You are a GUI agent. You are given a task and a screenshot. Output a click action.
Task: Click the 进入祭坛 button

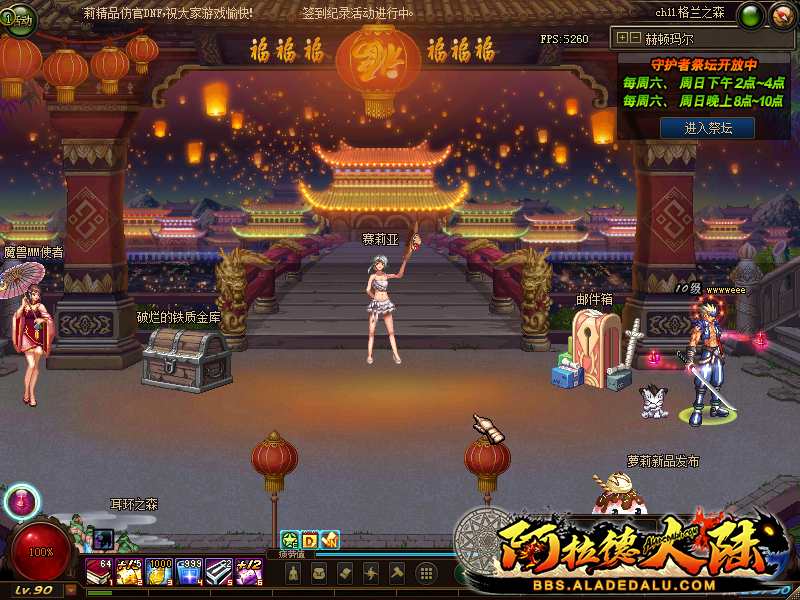706,128
